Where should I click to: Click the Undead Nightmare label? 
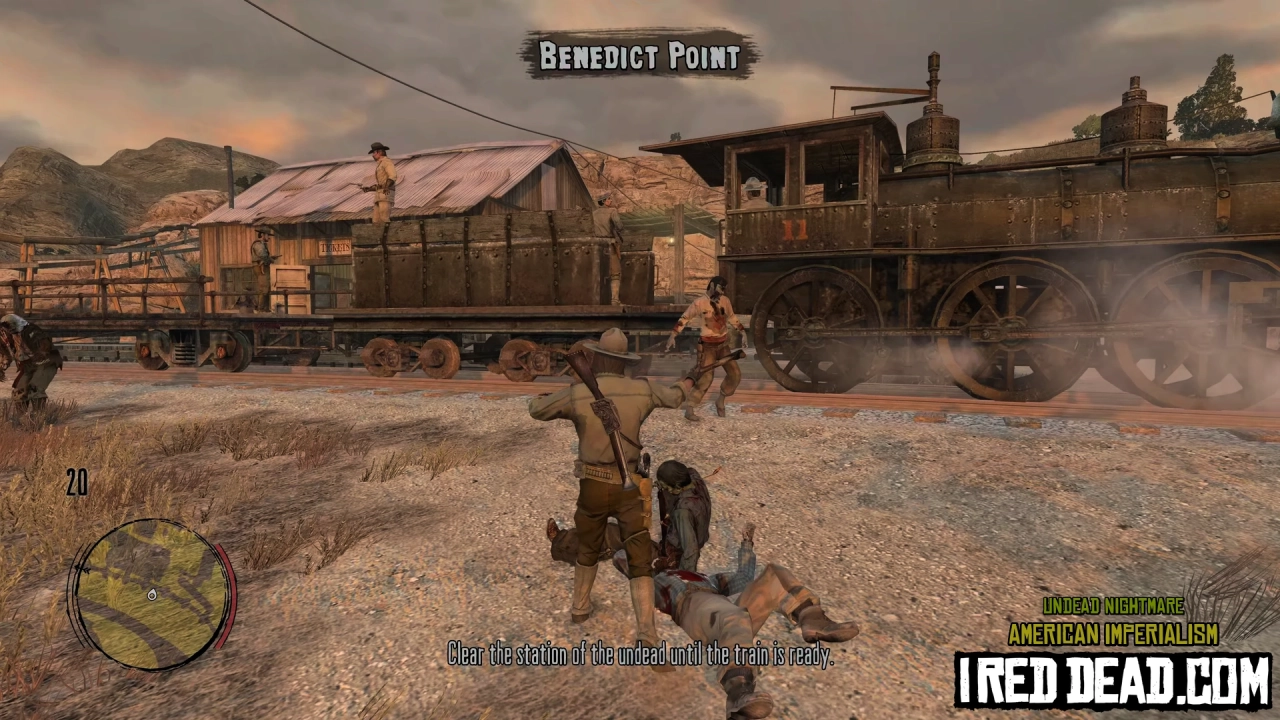coord(1113,607)
